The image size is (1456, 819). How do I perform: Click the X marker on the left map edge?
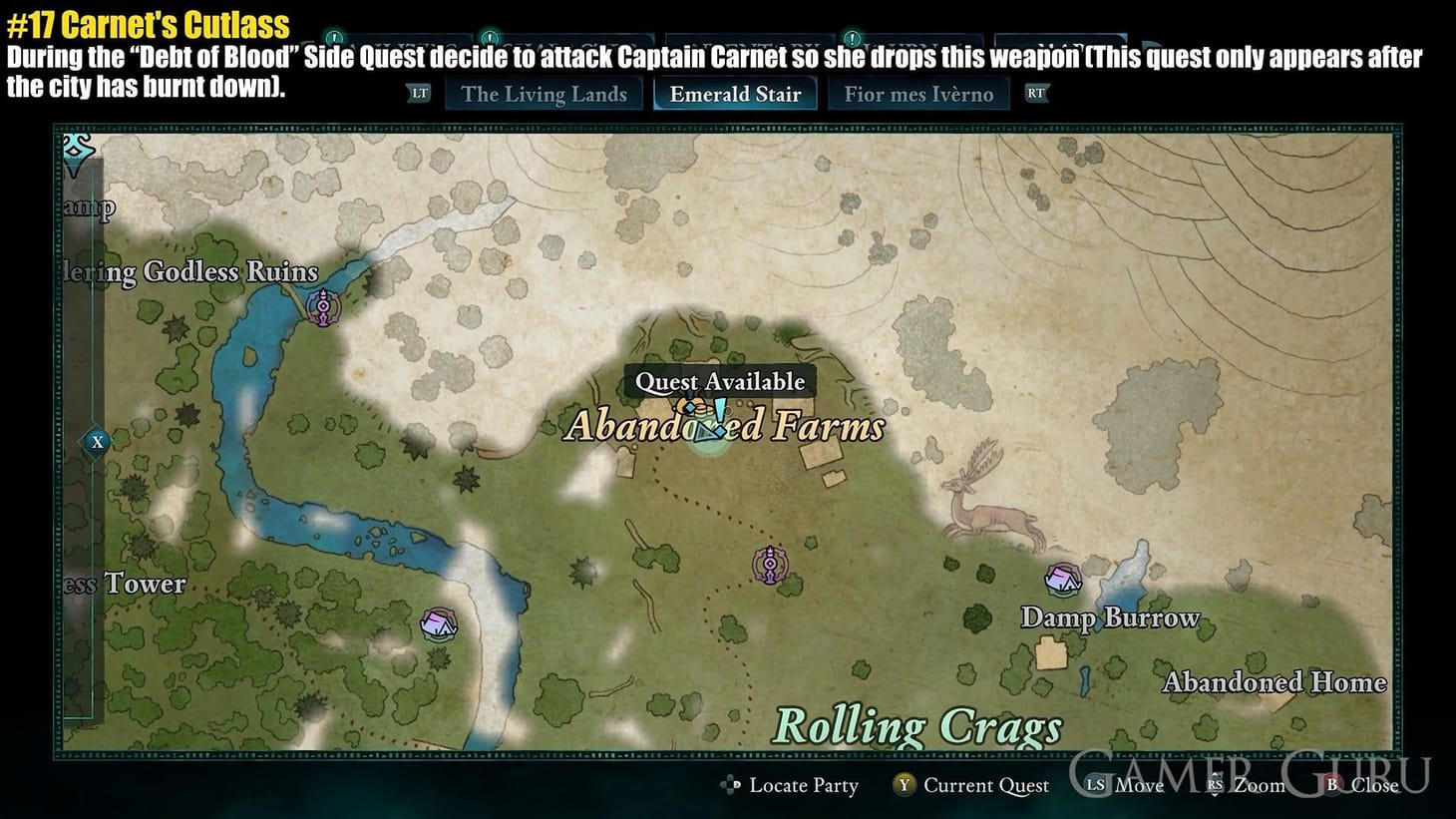click(97, 441)
